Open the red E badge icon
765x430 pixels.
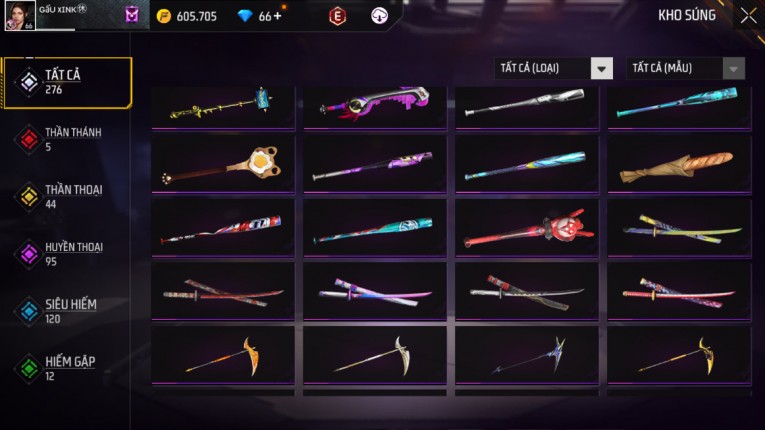[338, 16]
